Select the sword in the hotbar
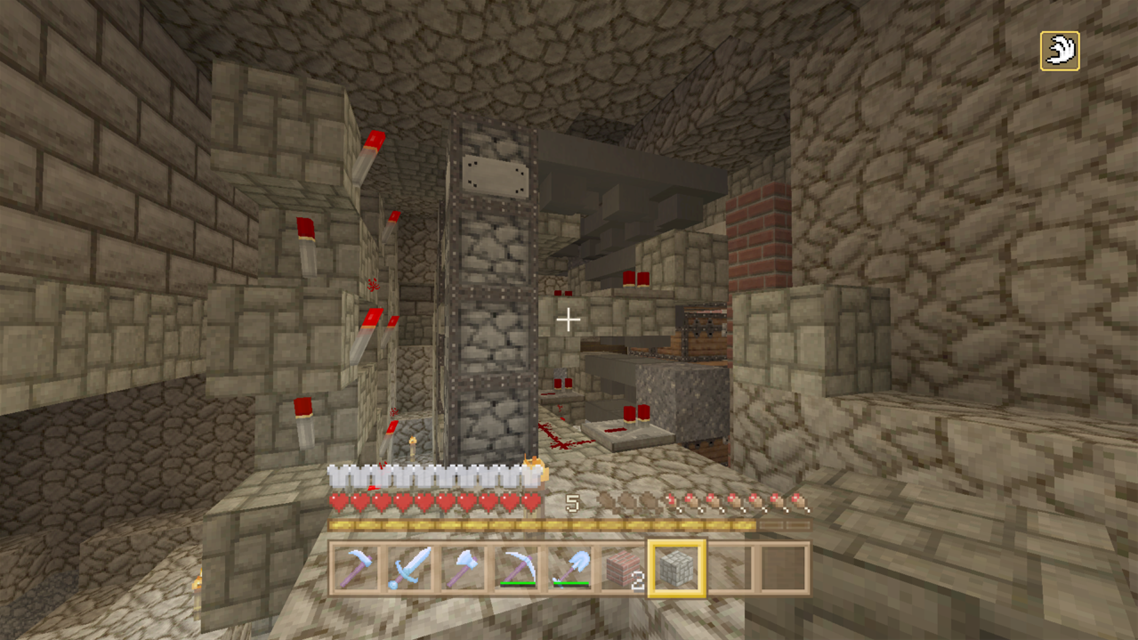 pos(408,568)
